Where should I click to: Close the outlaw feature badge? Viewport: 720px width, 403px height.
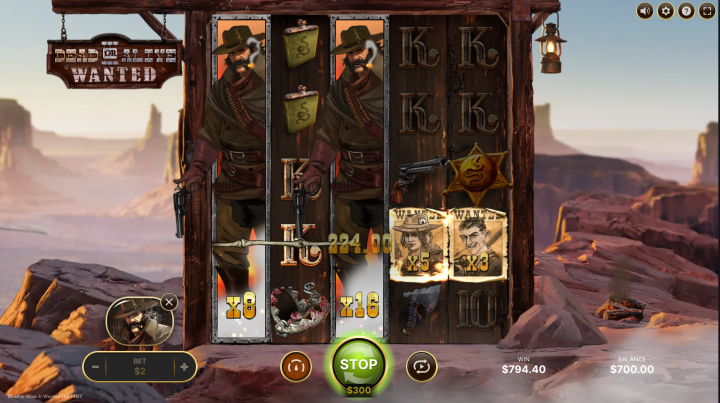tap(169, 301)
